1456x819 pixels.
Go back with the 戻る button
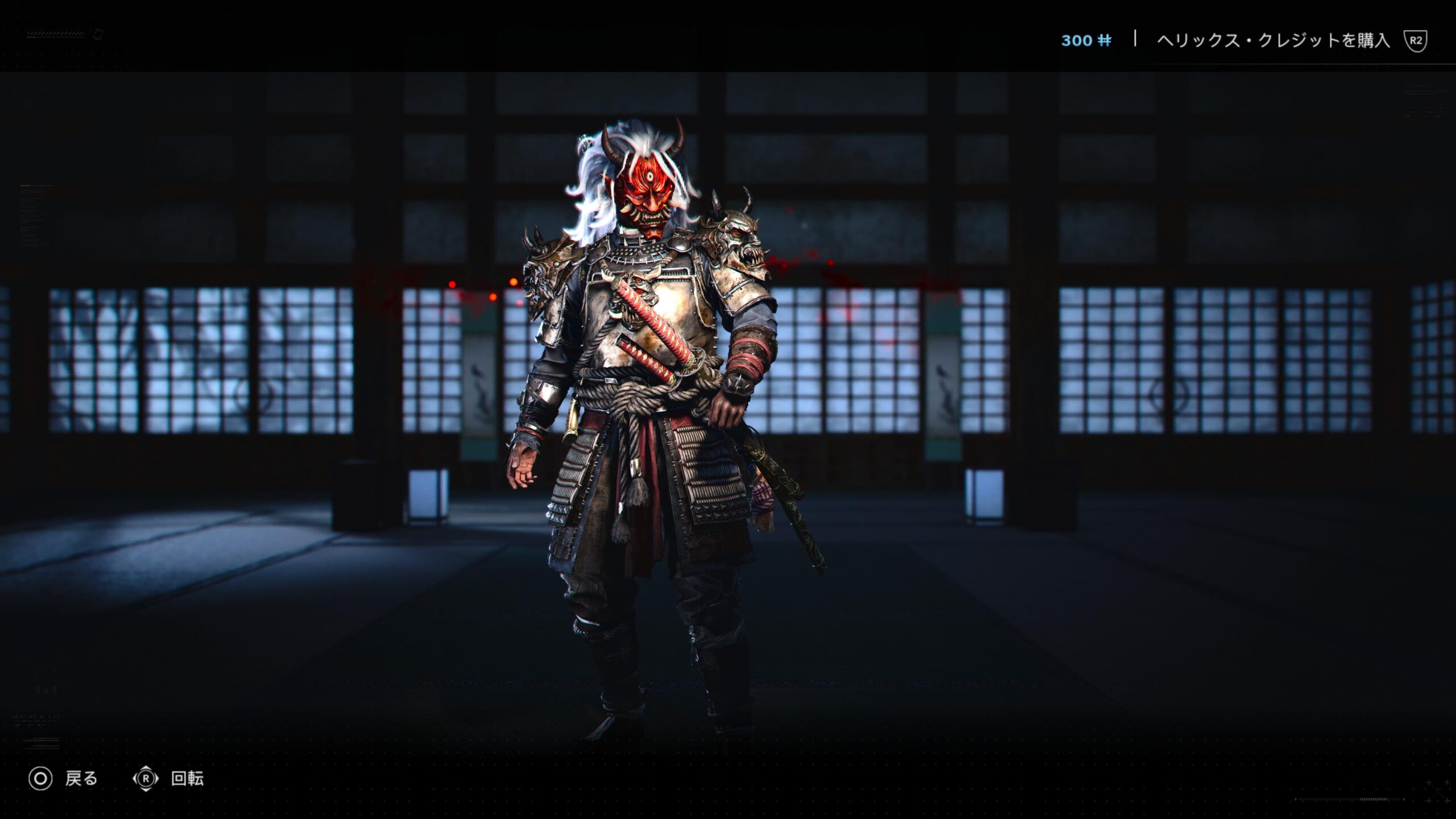64,779
